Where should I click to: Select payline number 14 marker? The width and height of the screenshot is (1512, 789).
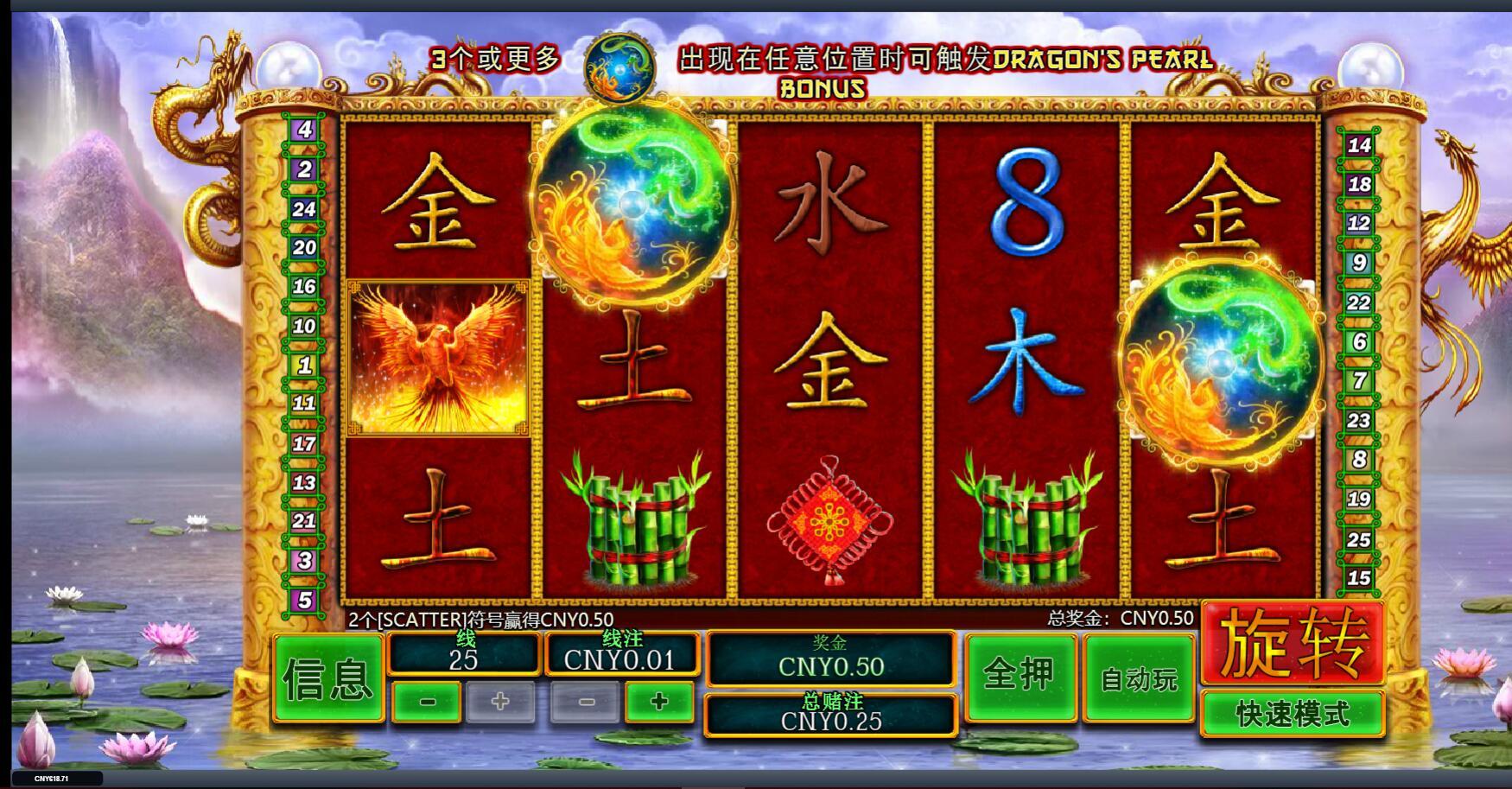click(1359, 145)
